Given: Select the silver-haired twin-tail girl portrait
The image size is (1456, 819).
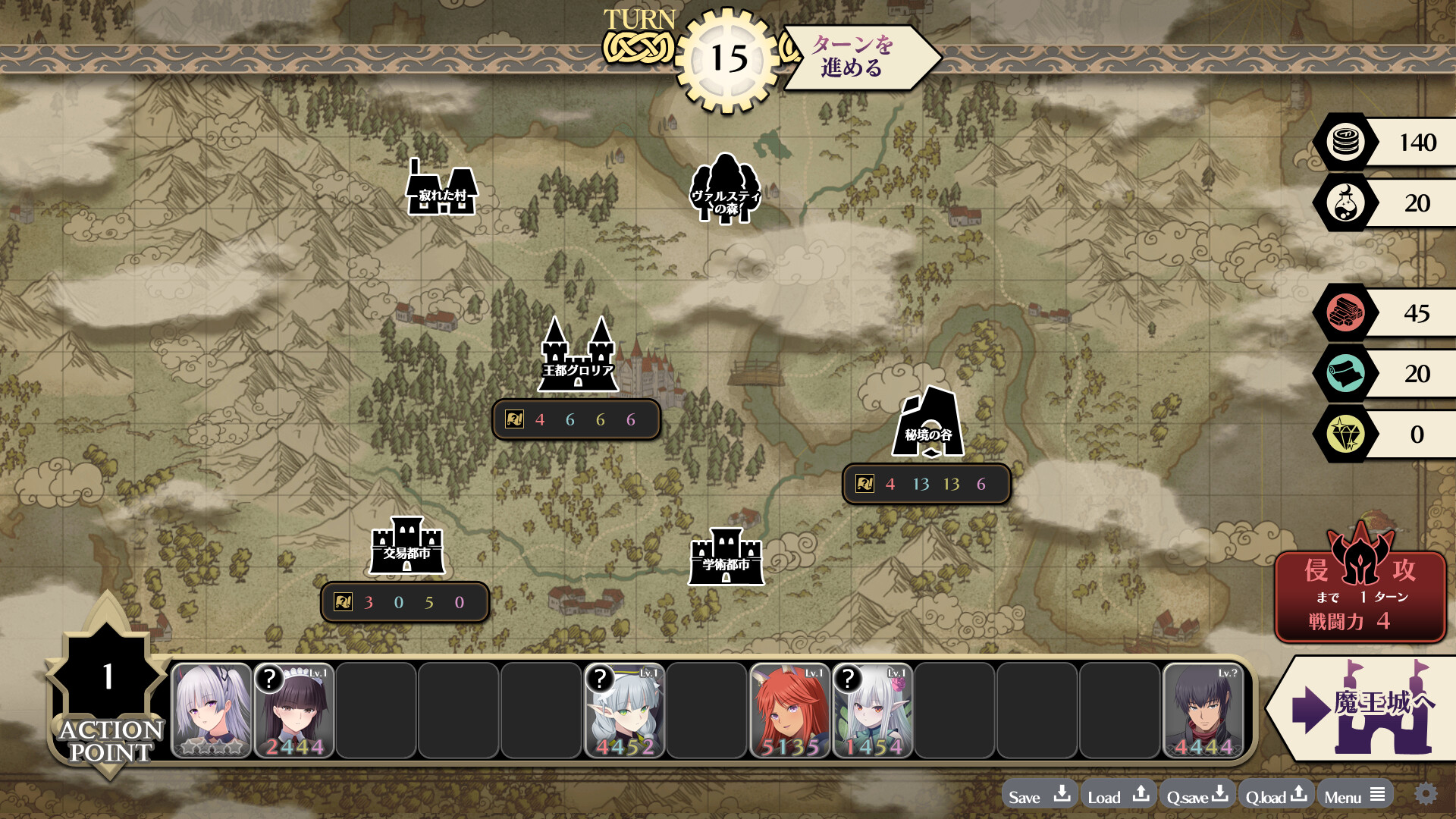Looking at the screenshot, I should pyautogui.click(x=212, y=711).
